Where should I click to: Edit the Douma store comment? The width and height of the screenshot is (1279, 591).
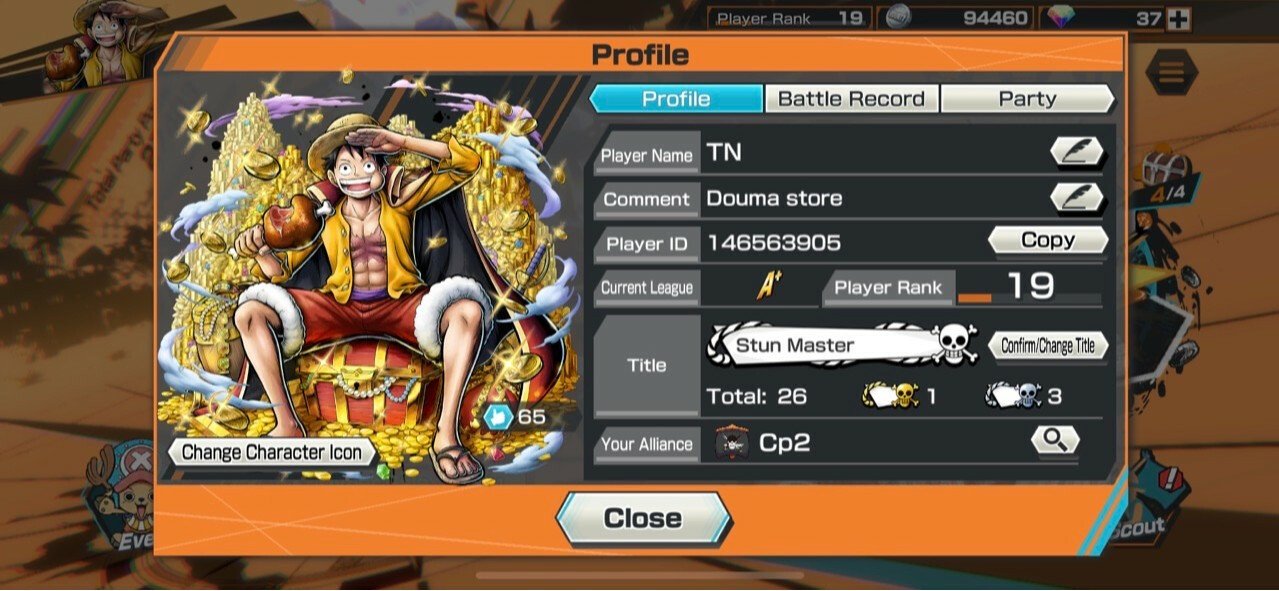pos(1077,198)
